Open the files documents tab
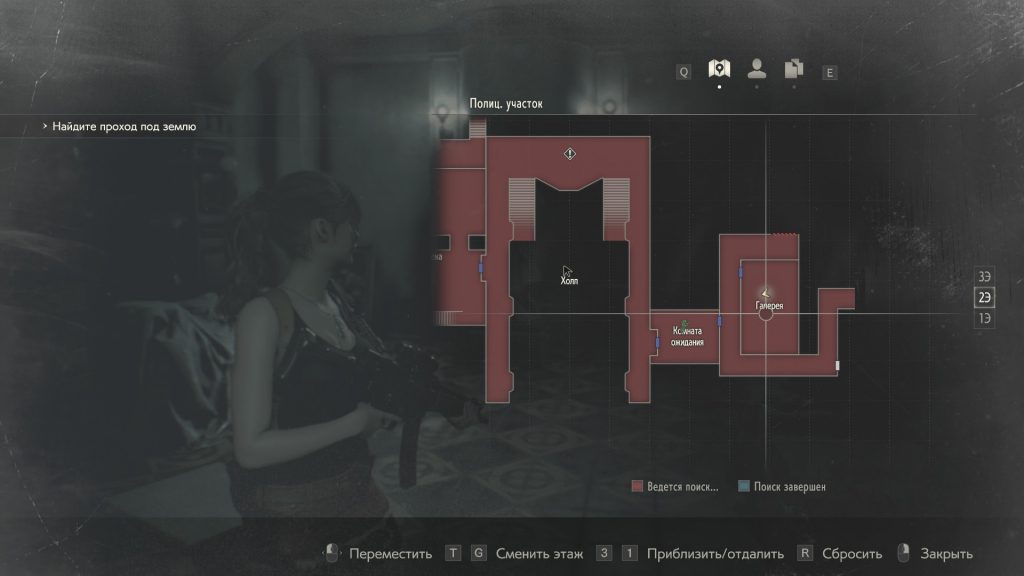The image size is (1024, 576). [x=794, y=69]
